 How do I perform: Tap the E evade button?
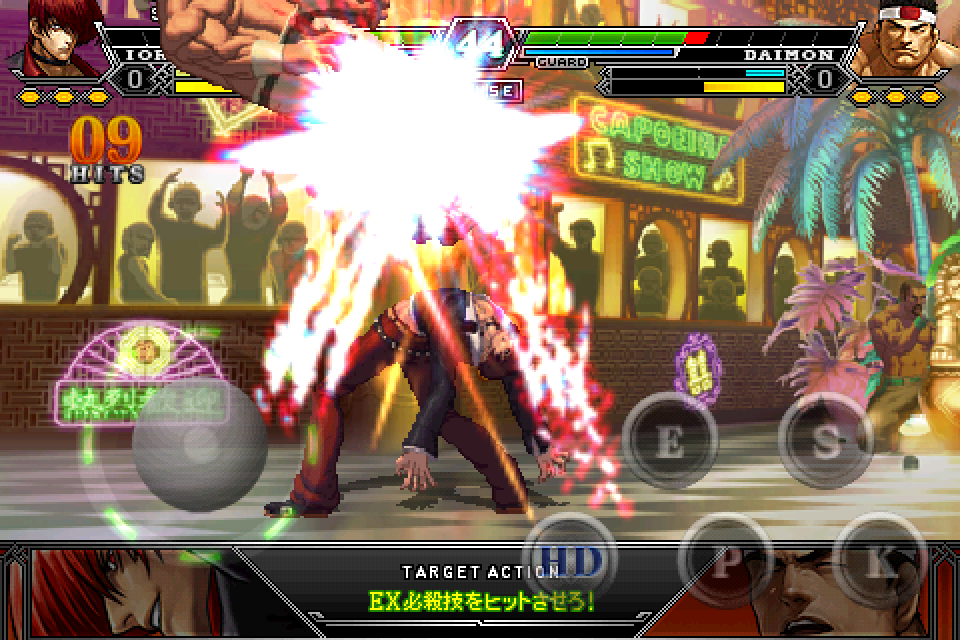pos(670,441)
